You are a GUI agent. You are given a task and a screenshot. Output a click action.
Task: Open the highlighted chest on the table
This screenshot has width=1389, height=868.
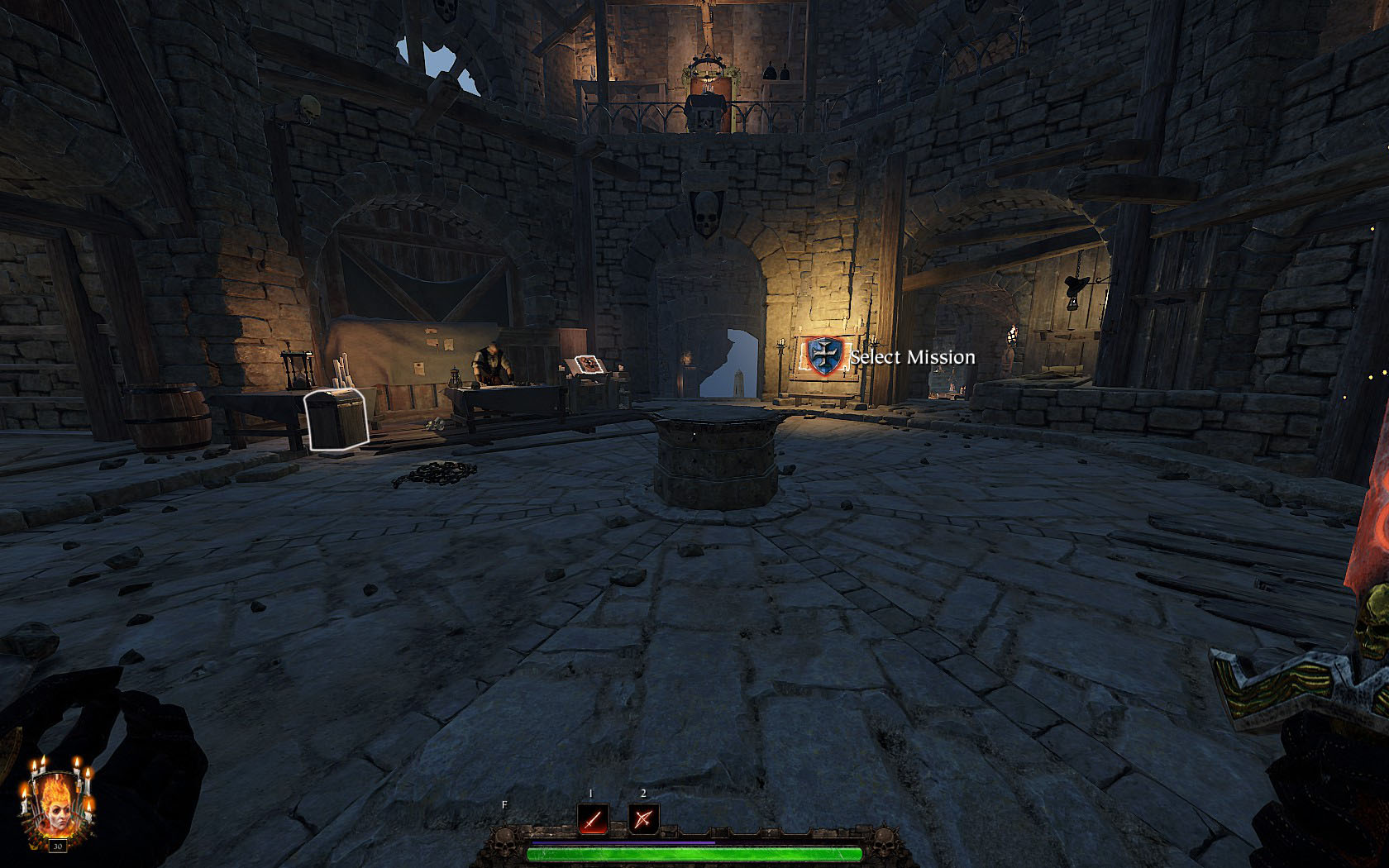pos(337,420)
